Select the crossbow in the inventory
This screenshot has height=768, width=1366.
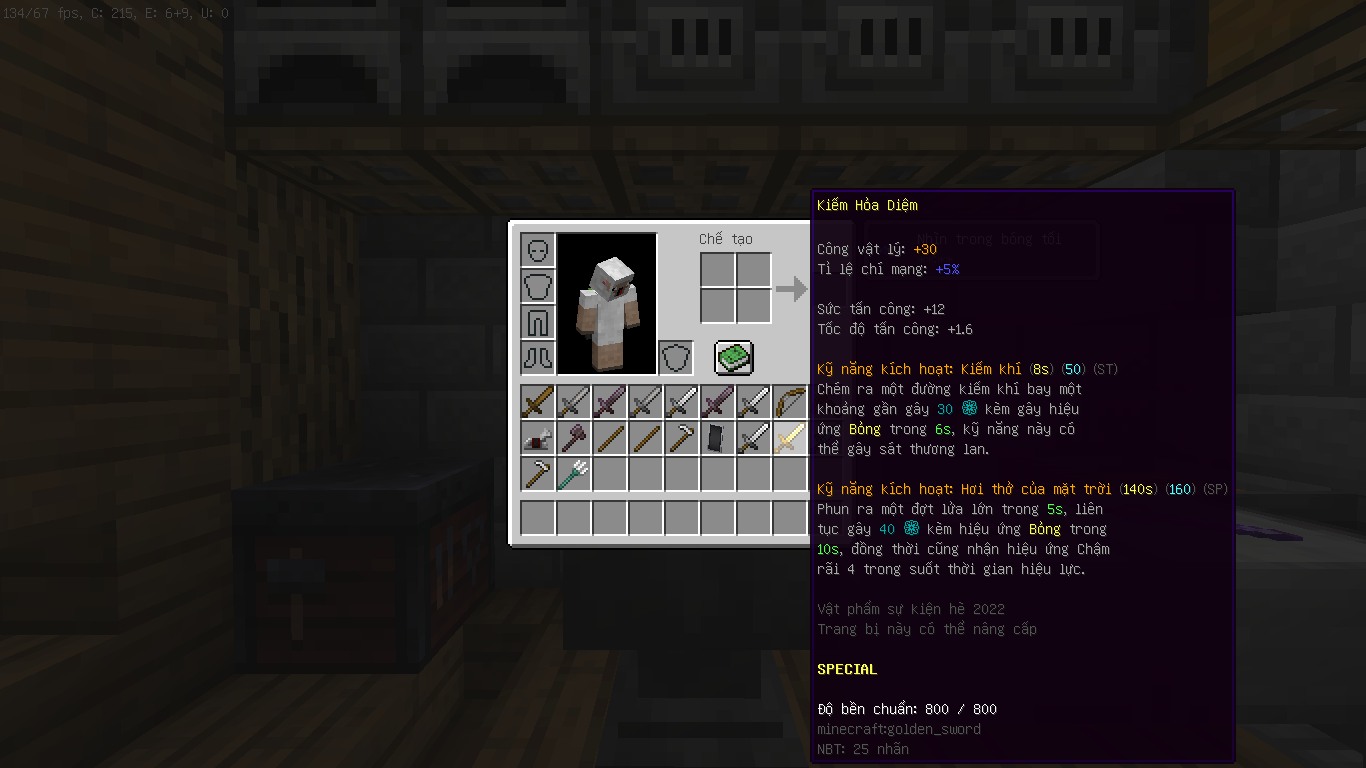coord(537,438)
